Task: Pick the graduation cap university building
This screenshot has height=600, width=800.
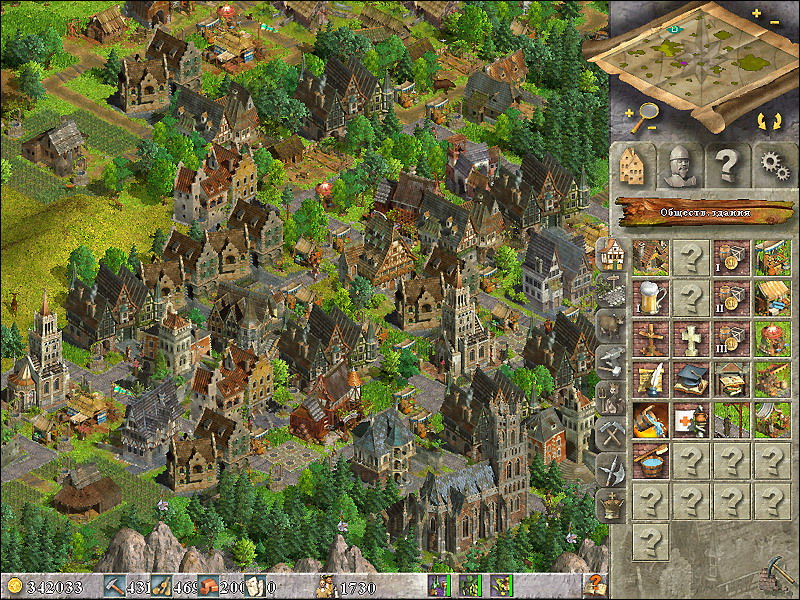Action: click(691, 378)
